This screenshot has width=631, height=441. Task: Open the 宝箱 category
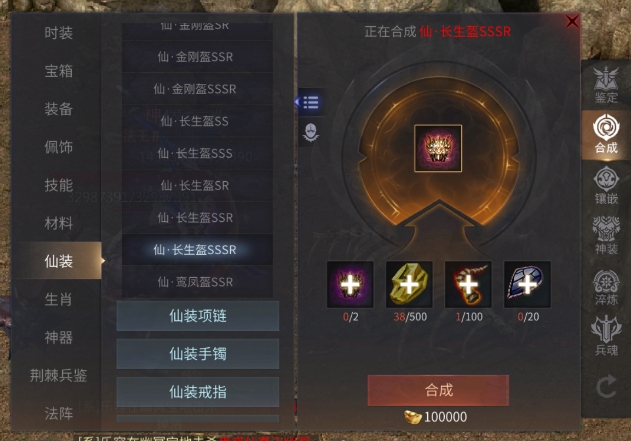pyautogui.click(x=58, y=71)
